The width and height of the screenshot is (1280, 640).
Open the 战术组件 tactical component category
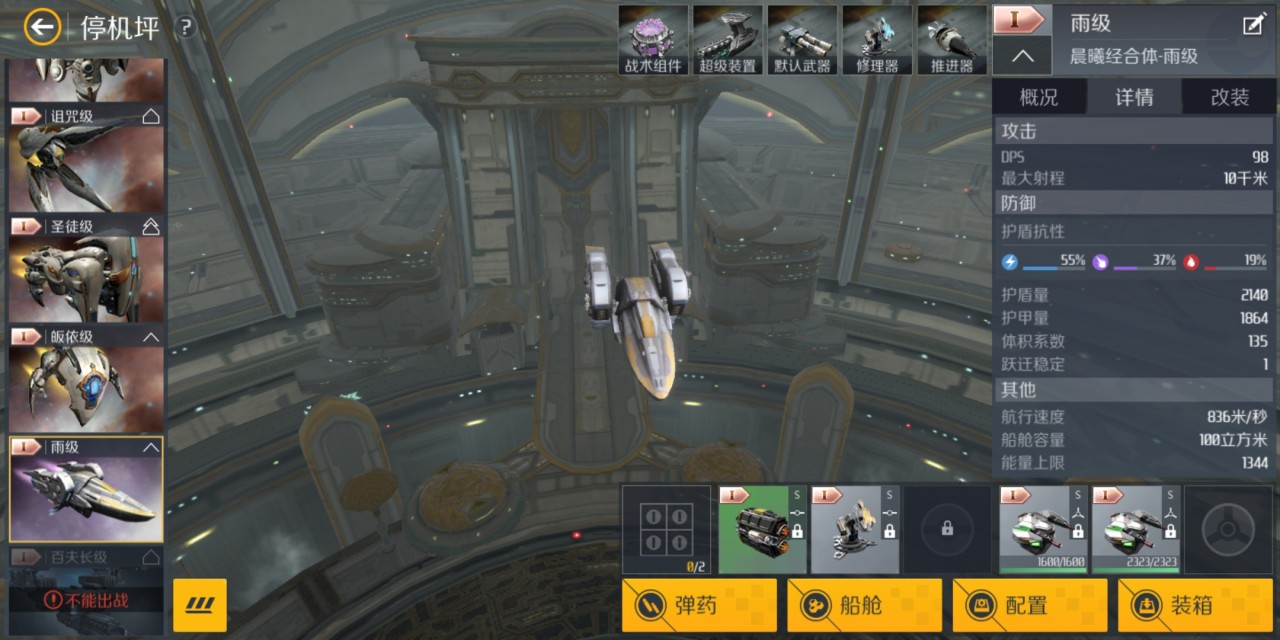(654, 40)
